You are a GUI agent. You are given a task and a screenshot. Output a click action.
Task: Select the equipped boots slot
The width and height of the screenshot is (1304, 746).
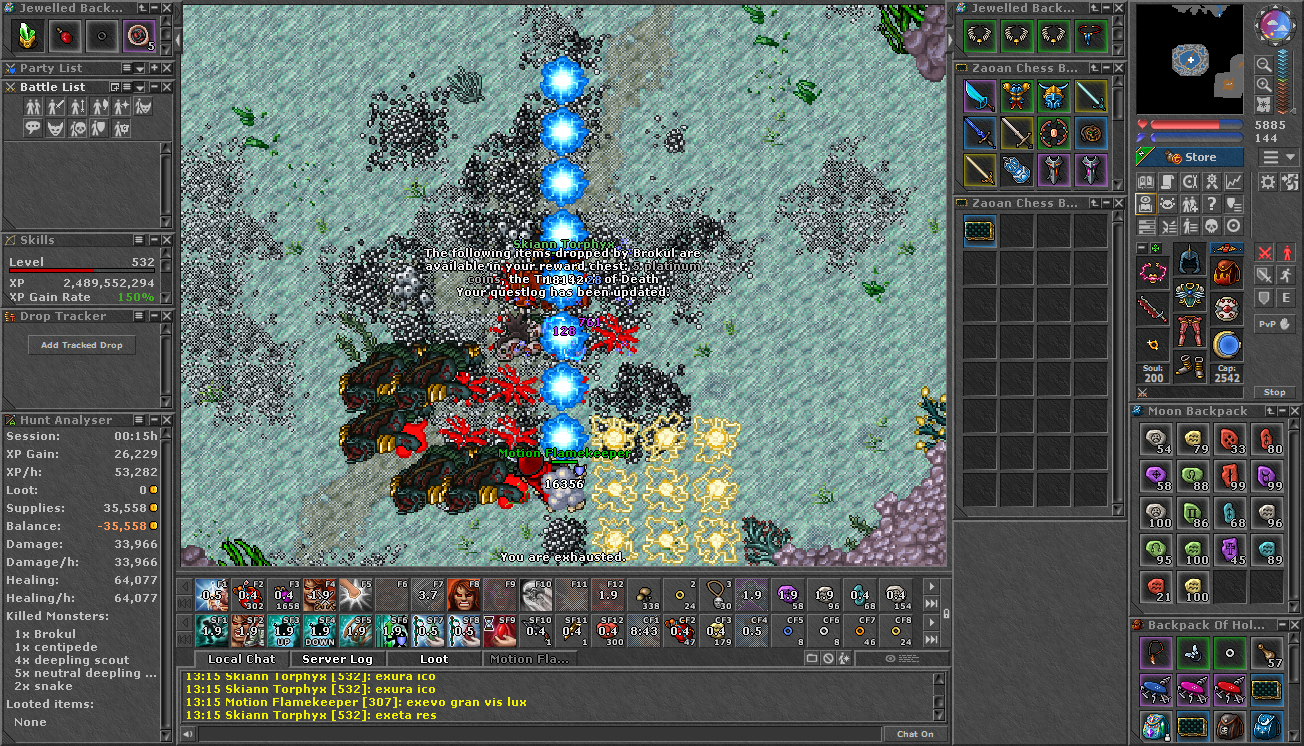(x=1189, y=366)
